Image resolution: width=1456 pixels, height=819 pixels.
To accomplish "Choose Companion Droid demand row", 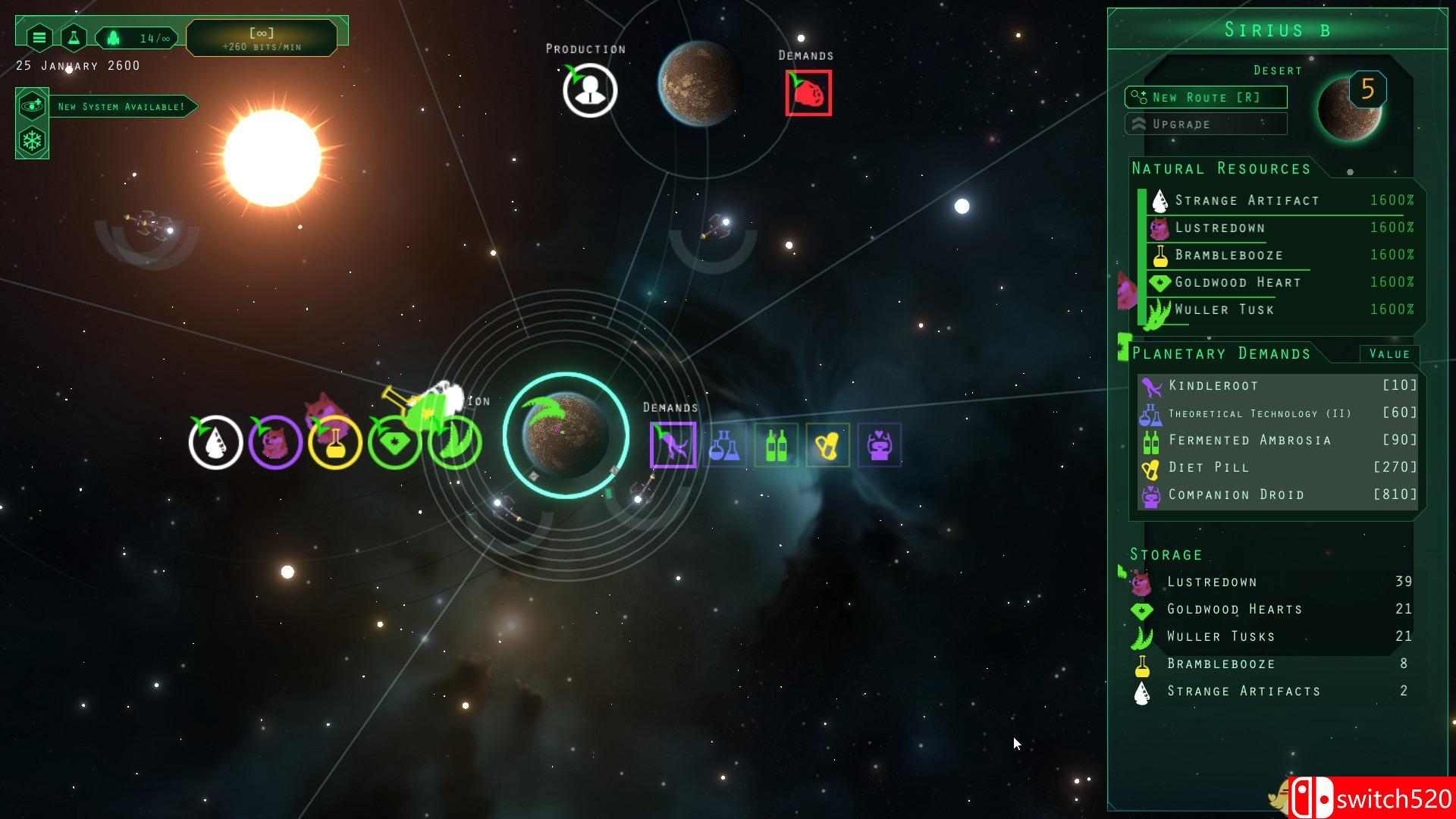I will [1278, 495].
